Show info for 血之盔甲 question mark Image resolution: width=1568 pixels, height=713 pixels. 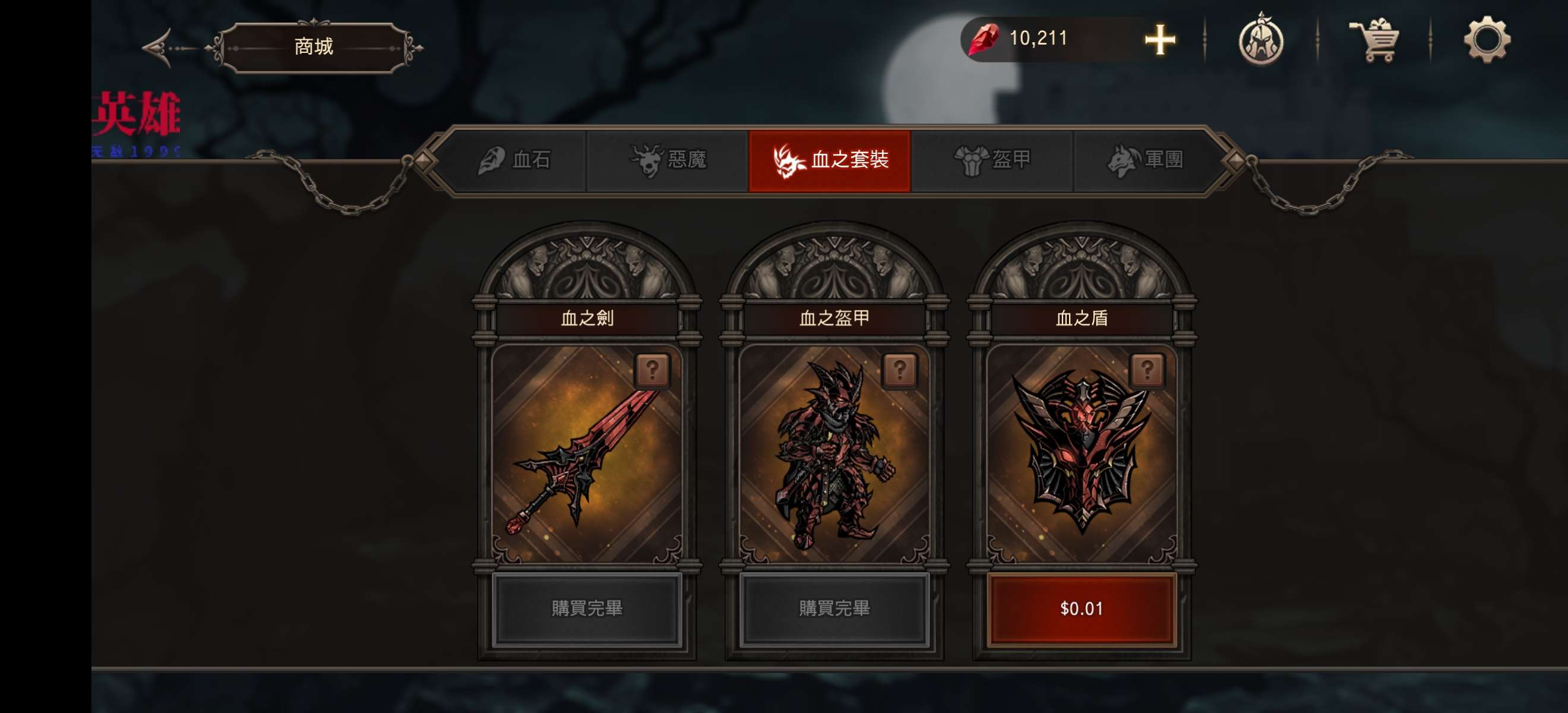899,370
